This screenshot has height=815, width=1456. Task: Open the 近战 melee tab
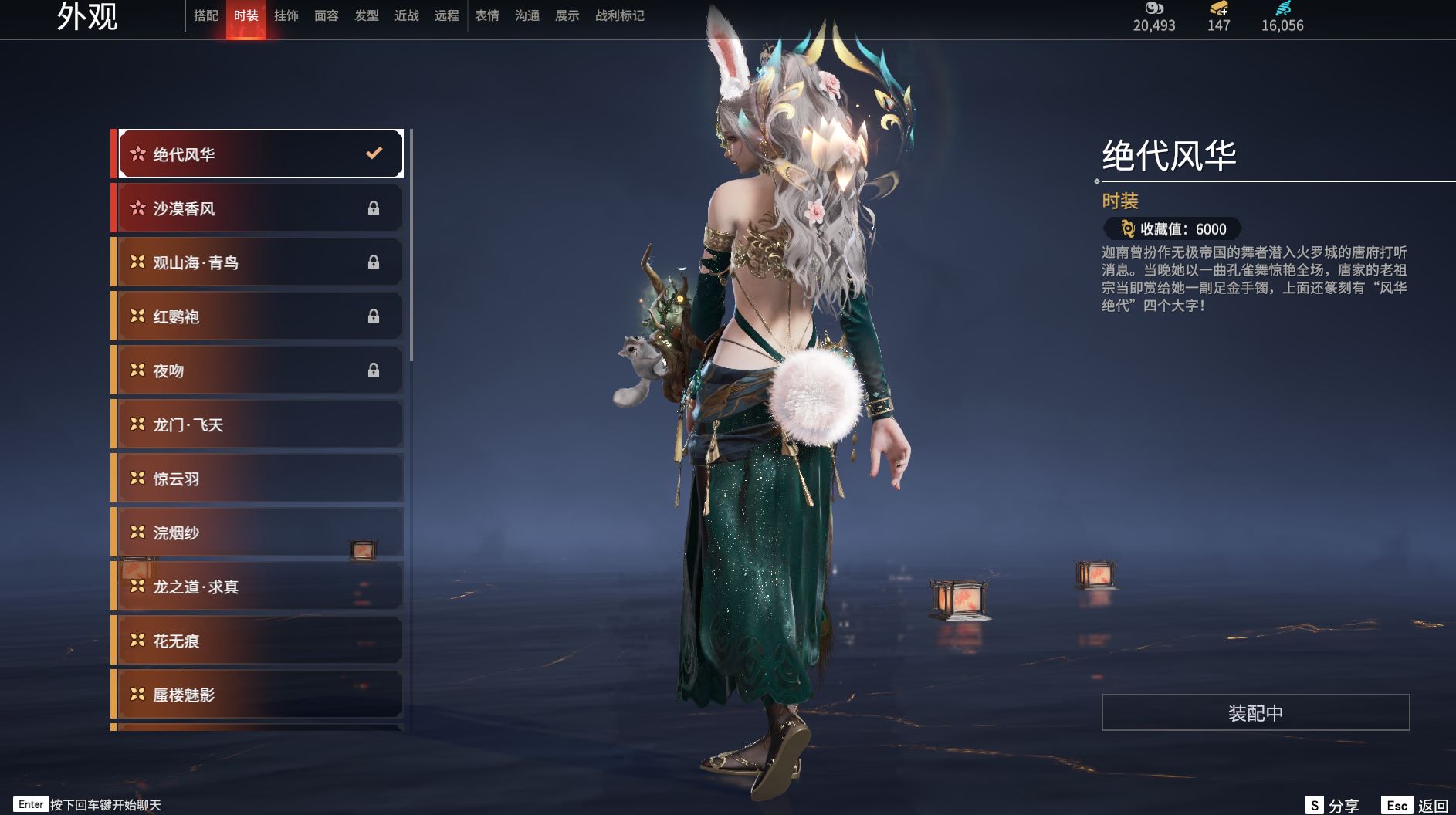pos(407,15)
